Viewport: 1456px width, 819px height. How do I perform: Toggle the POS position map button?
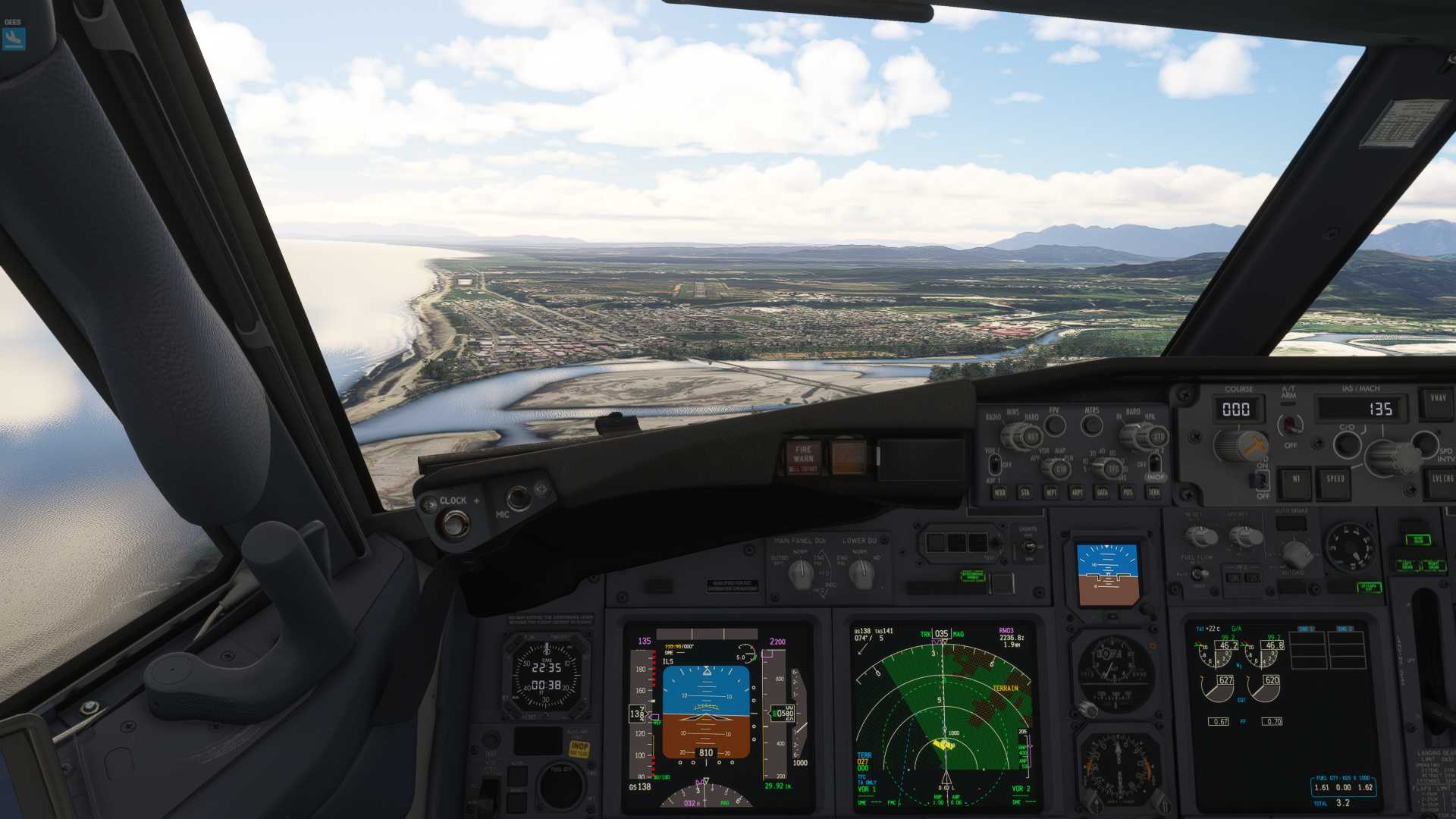(1128, 493)
